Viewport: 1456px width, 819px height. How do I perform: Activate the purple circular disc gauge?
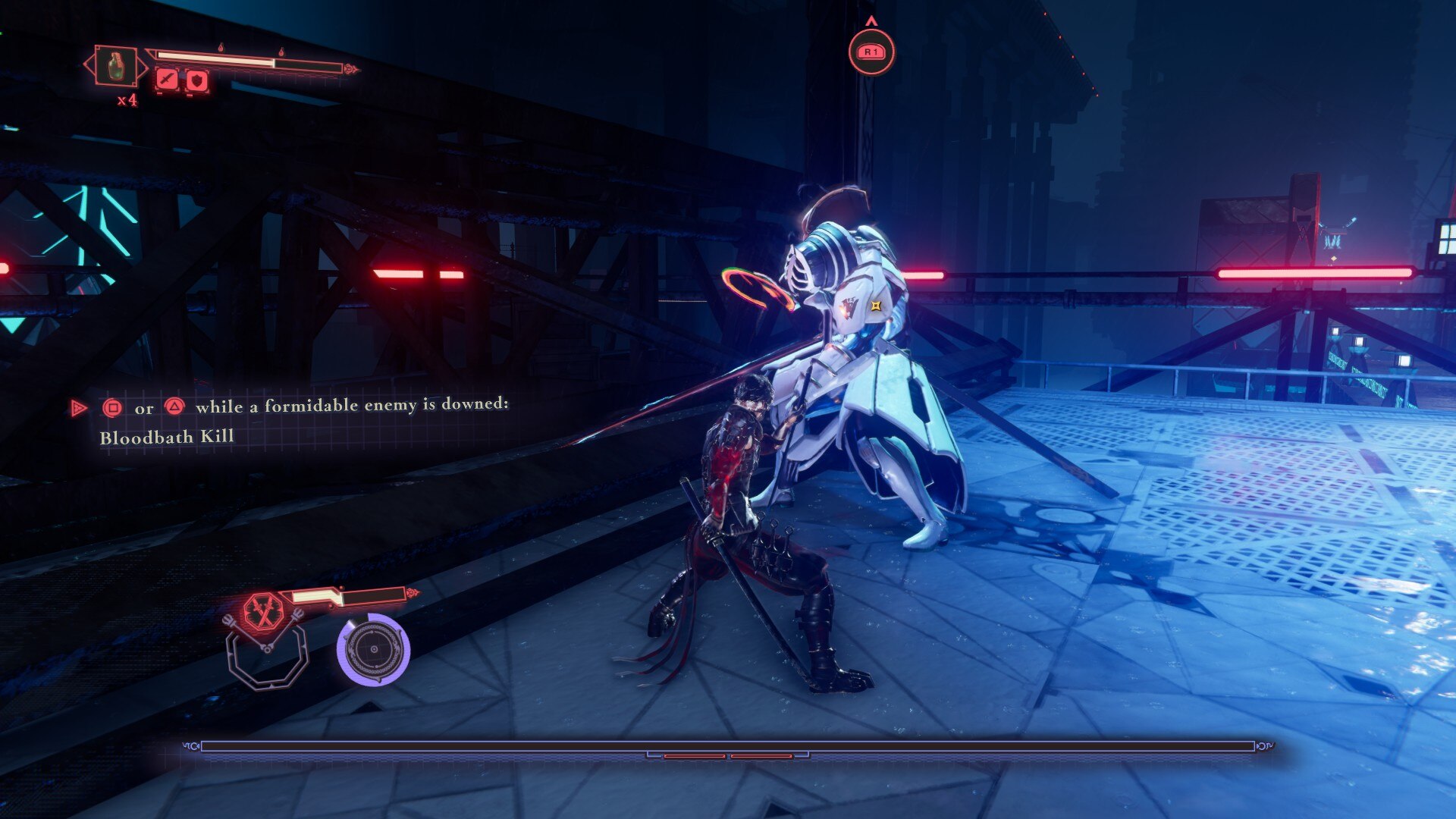pyautogui.click(x=373, y=650)
